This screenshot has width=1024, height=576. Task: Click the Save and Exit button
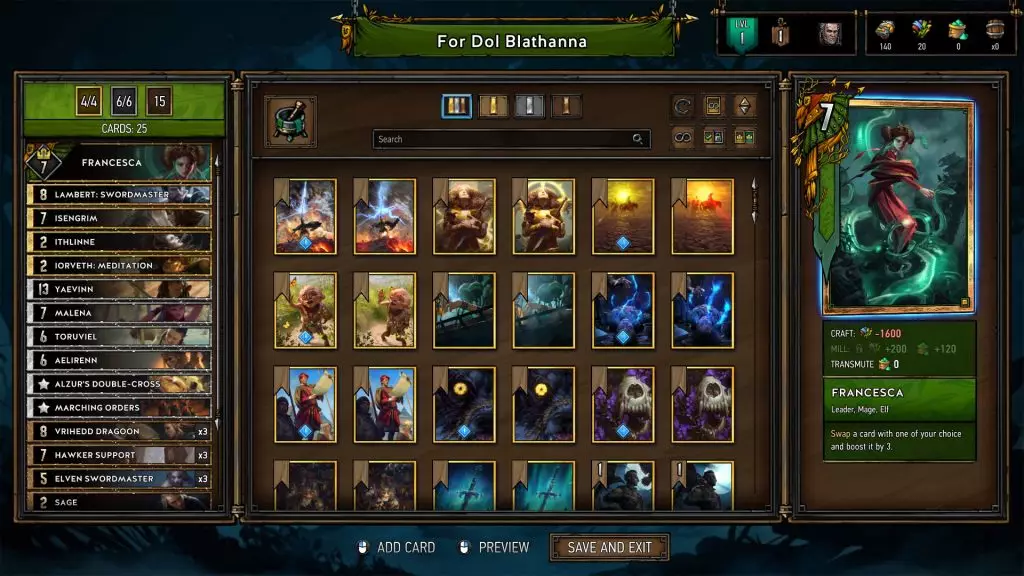609,547
